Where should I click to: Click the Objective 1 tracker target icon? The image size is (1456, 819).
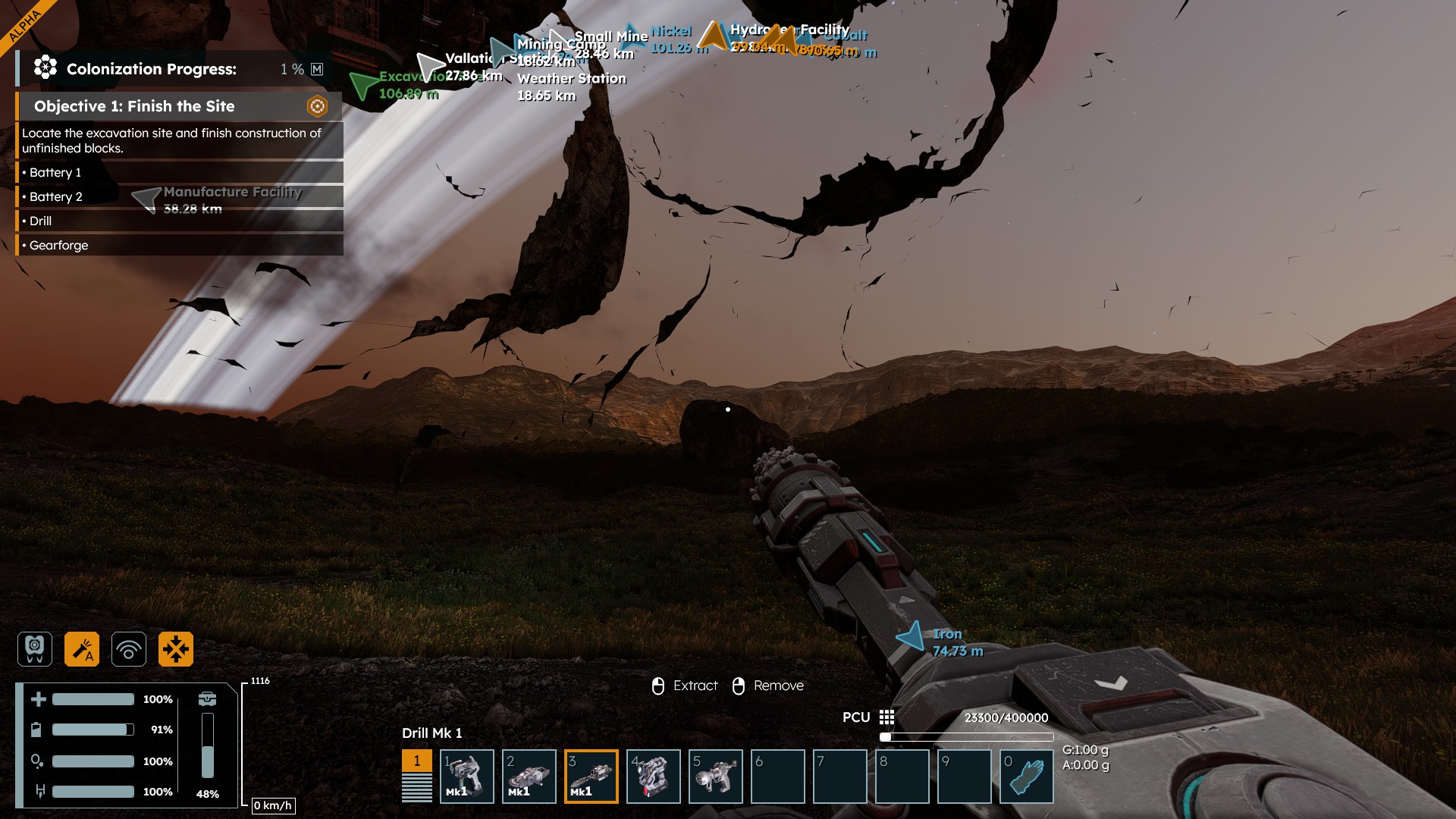click(317, 106)
